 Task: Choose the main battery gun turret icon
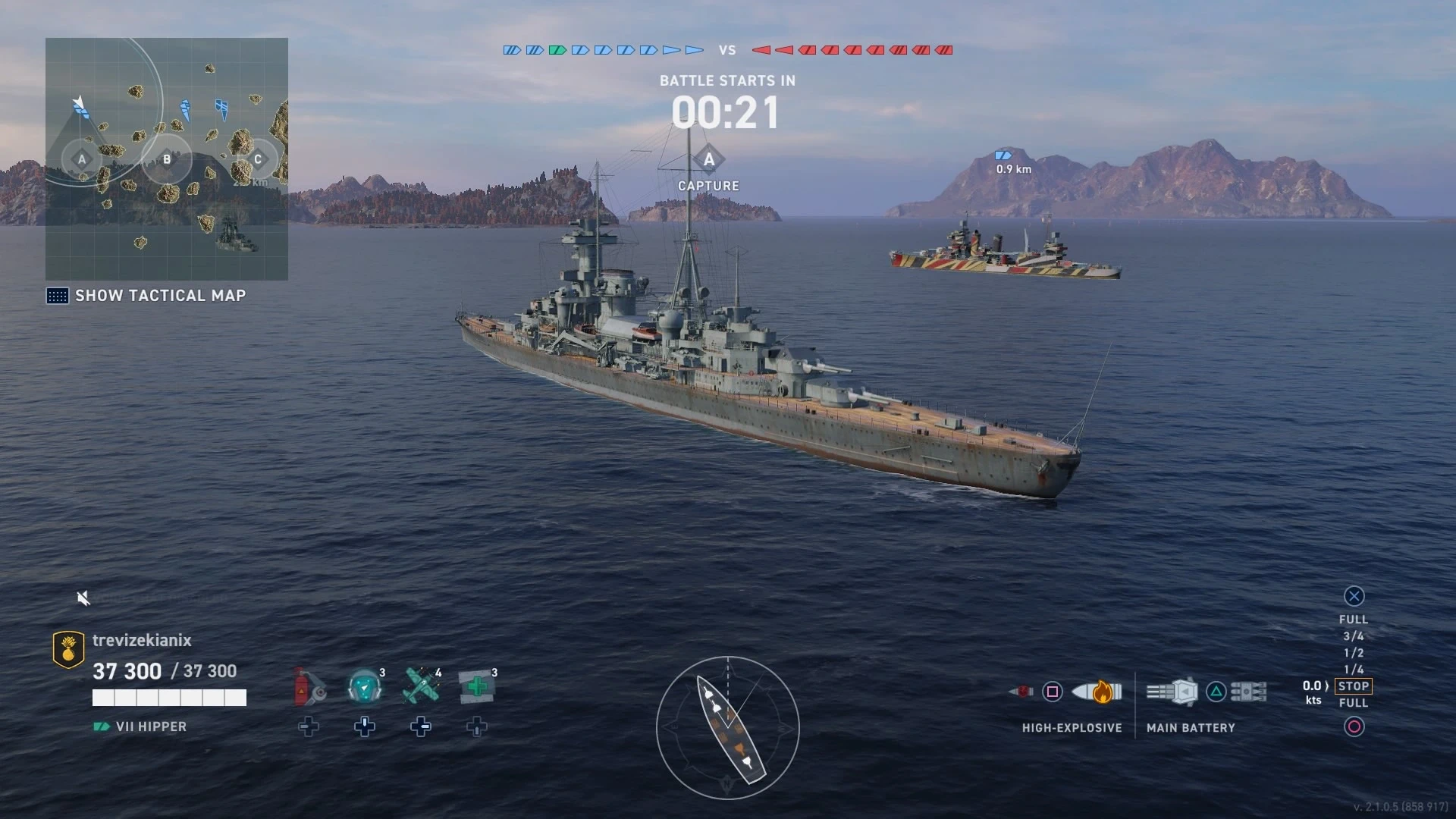[x=1172, y=692]
